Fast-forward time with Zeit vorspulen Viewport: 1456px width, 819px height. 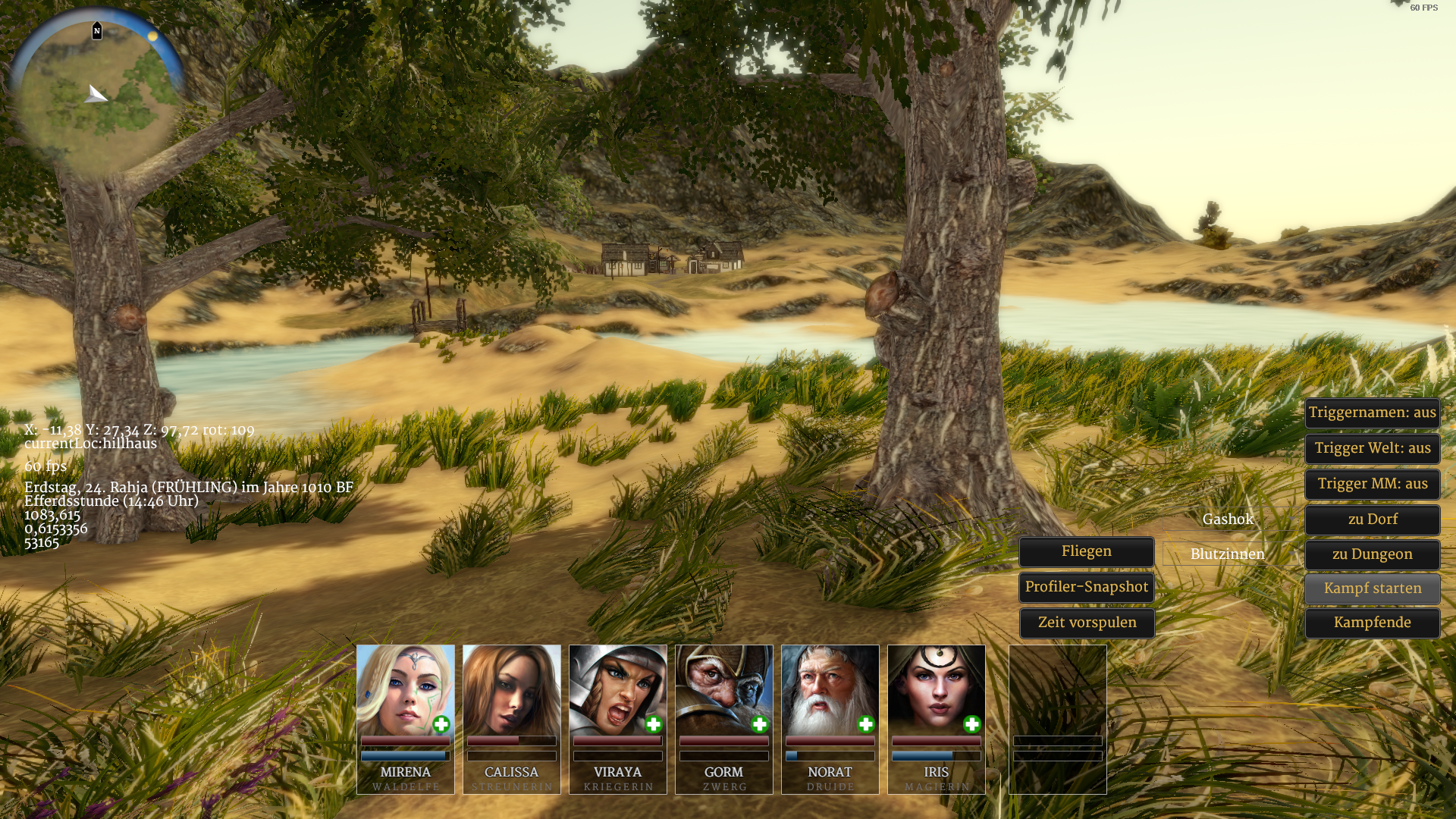coord(1086,623)
